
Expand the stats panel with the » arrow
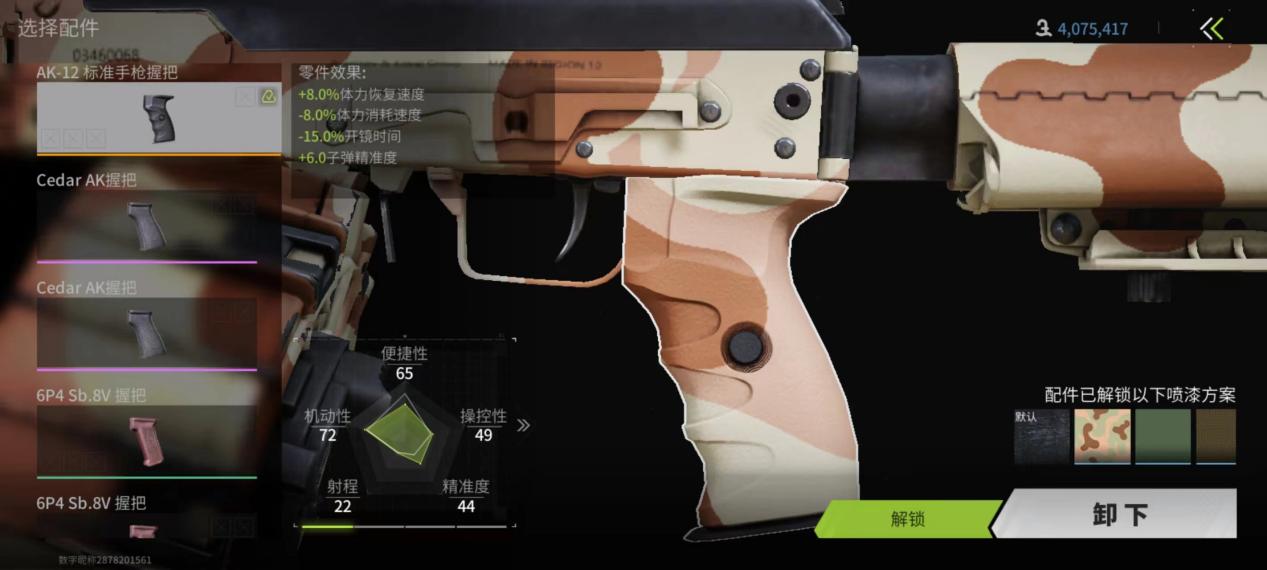coord(523,425)
